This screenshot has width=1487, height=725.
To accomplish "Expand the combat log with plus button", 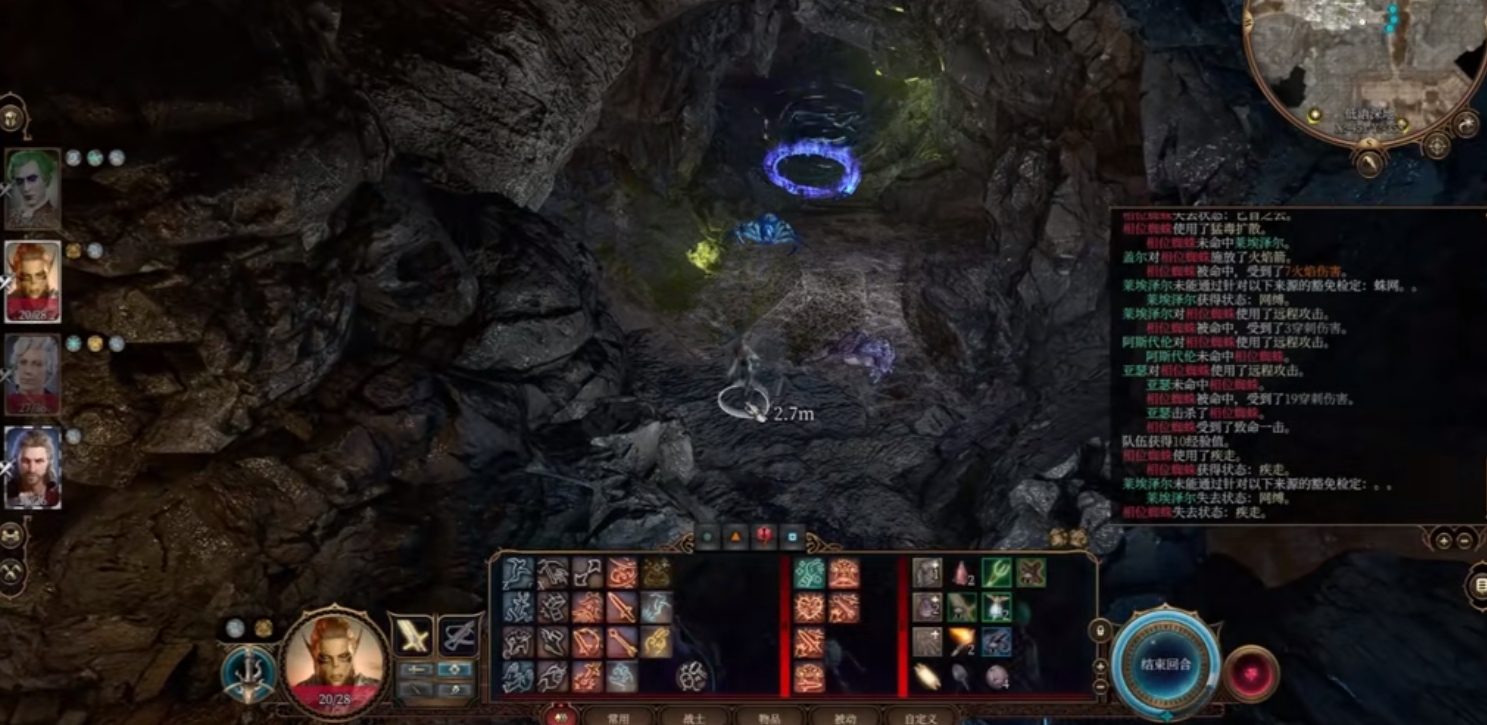I will coord(1443,540).
